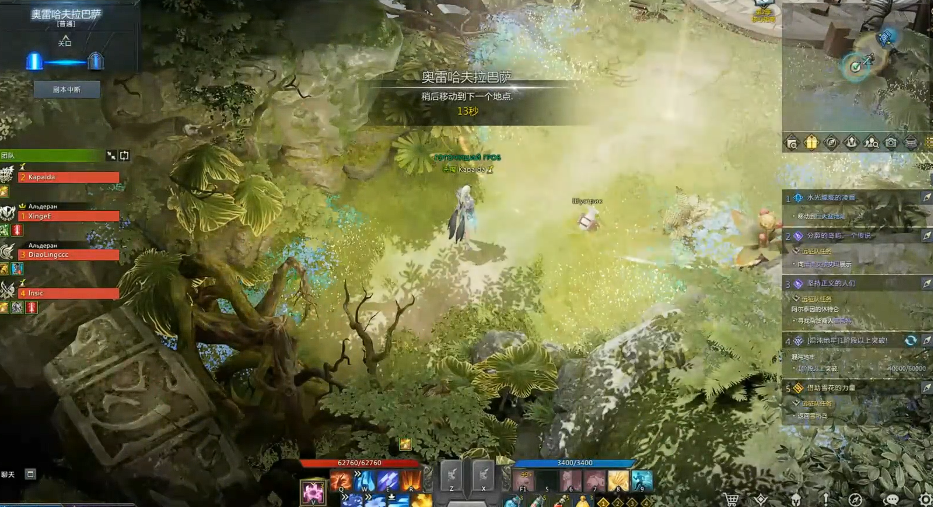Click the 副本中断 dungeon exit button
Screen dimensions: 933x507
pyautogui.click(x=67, y=89)
